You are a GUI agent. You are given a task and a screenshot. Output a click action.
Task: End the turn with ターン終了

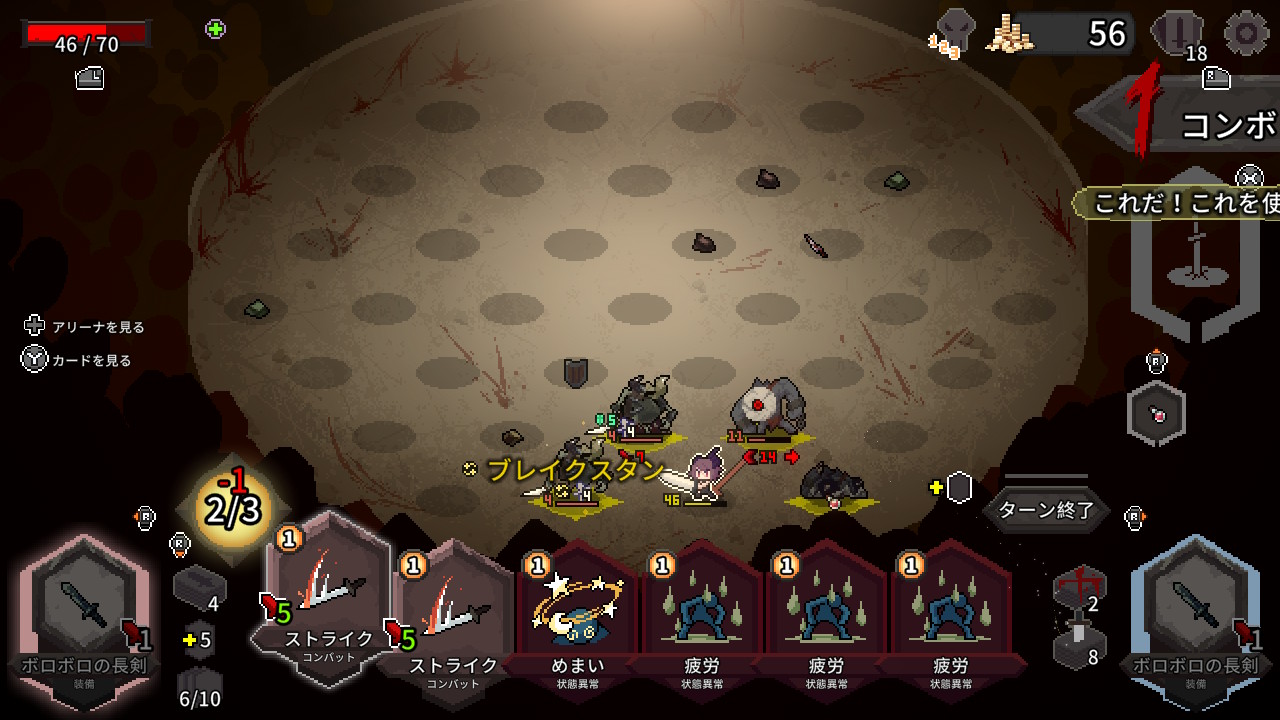click(1046, 510)
